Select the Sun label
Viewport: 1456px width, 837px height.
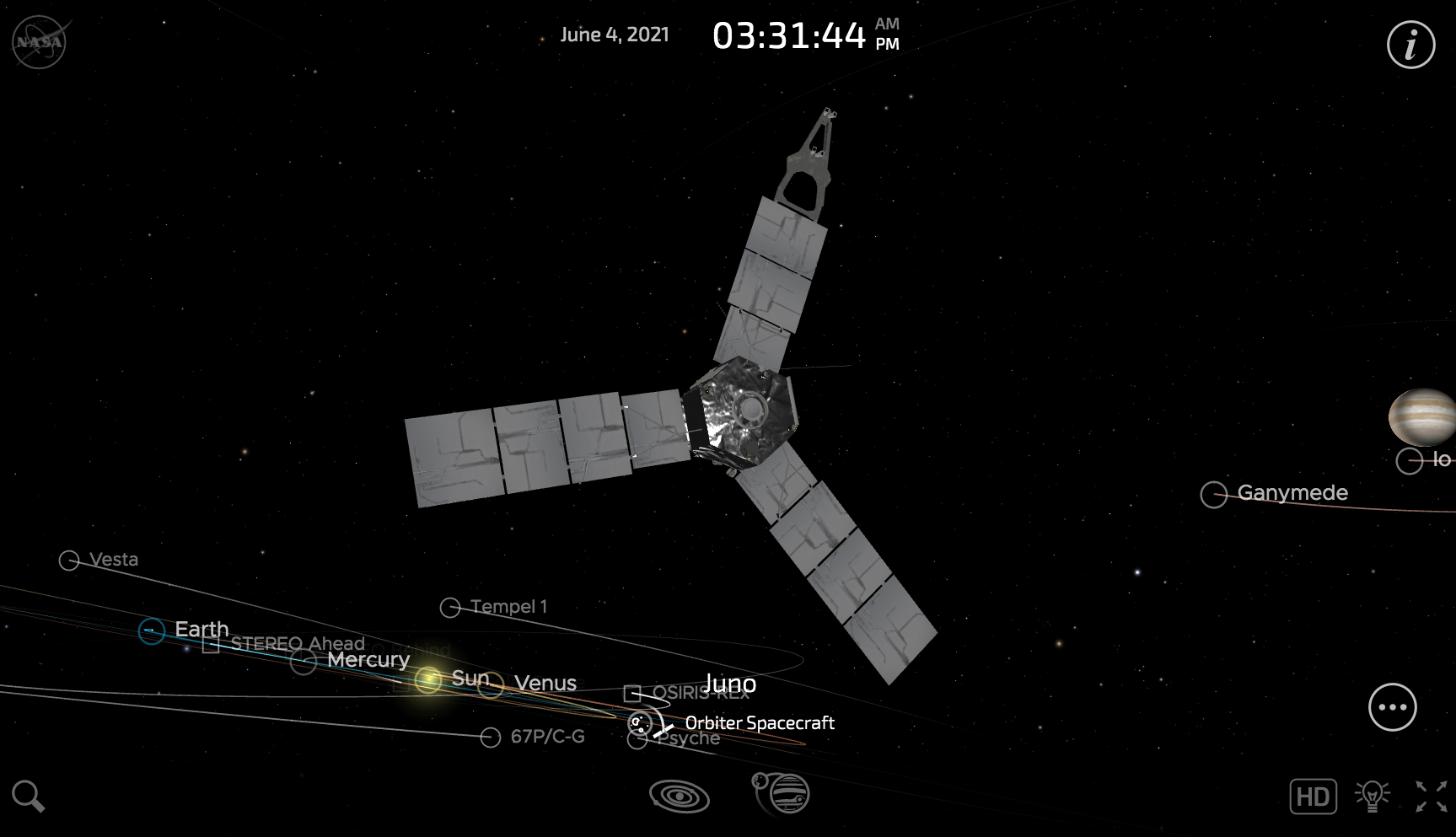click(470, 678)
